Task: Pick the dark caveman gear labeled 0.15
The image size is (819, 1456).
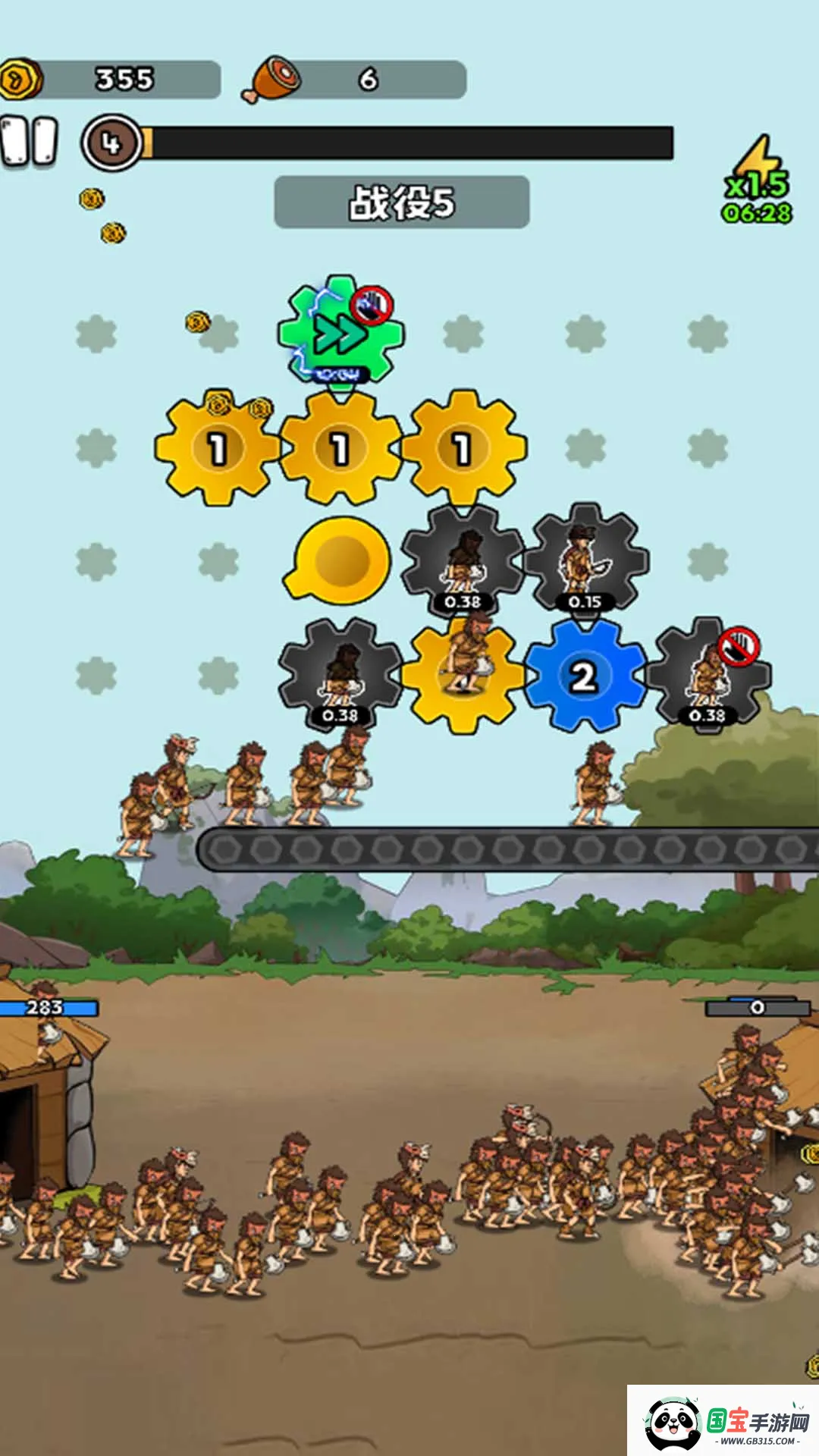Action: [x=585, y=560]
